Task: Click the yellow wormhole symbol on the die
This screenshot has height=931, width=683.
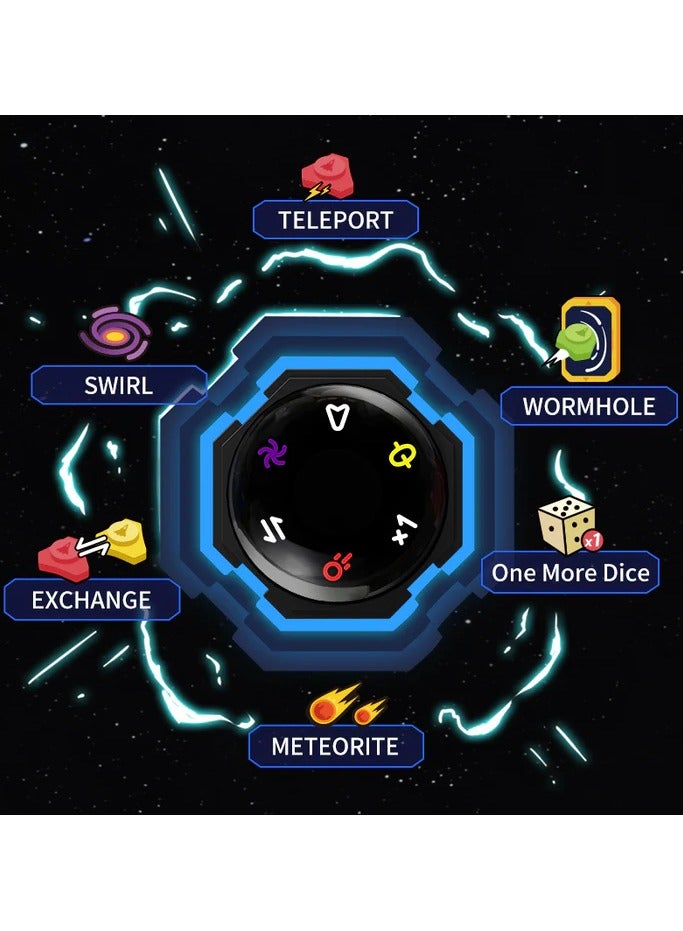Action: pyautogui.click(x=400, y=456)
